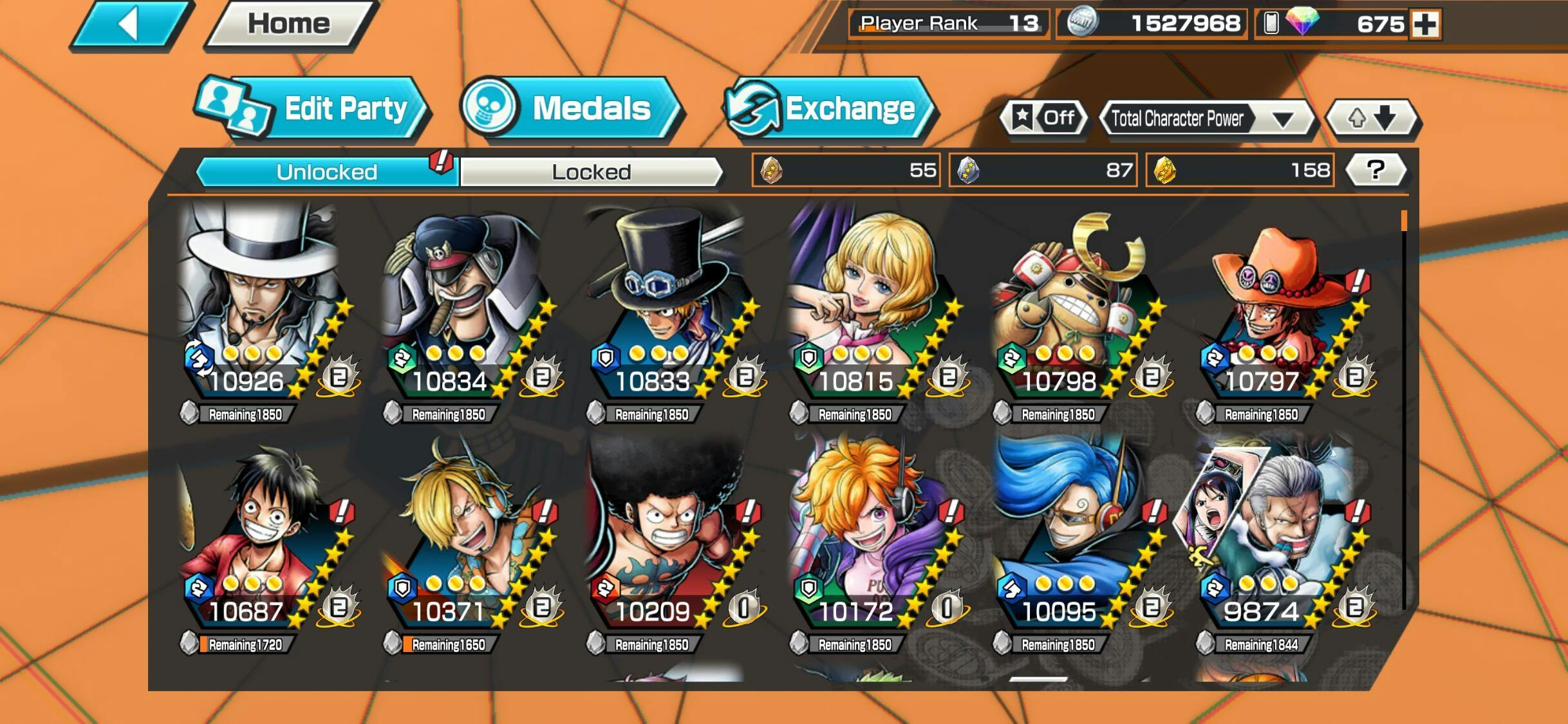Open the Edit Party menu
The width and height of the screenshot is (1568, 724).
pos(312,108)
